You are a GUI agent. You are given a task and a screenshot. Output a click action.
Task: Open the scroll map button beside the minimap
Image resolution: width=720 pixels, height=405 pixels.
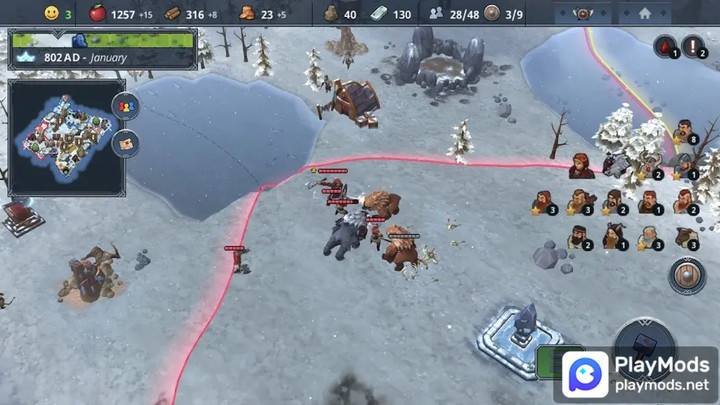(126, 143)
